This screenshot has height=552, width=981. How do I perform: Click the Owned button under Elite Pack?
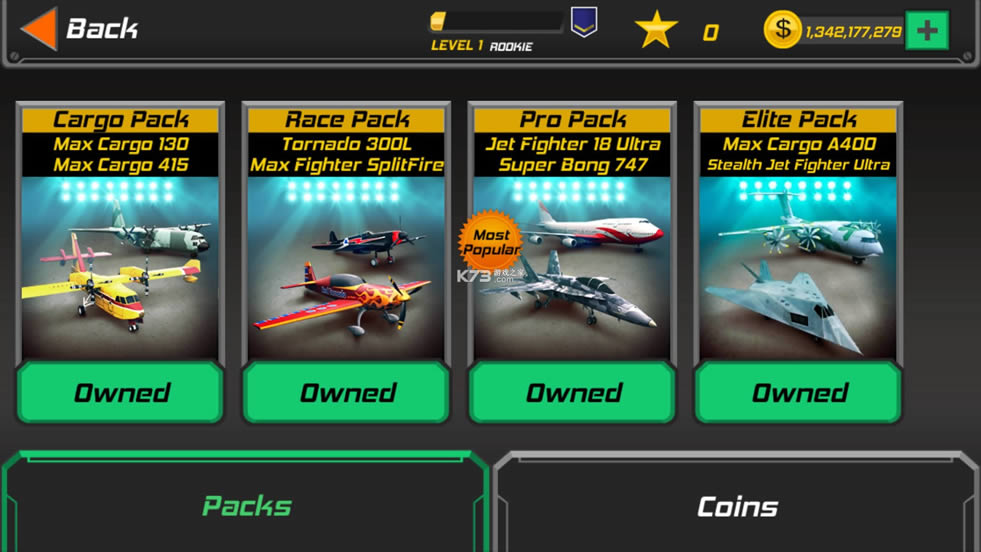point(799,392)
